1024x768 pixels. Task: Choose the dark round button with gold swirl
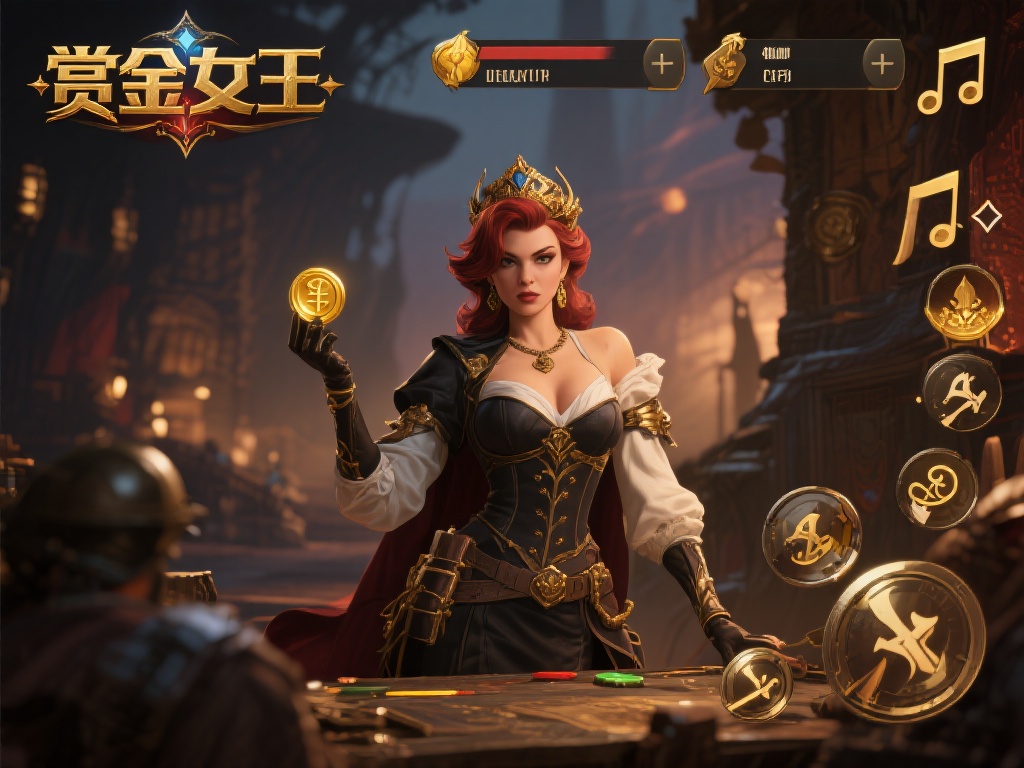936,488
